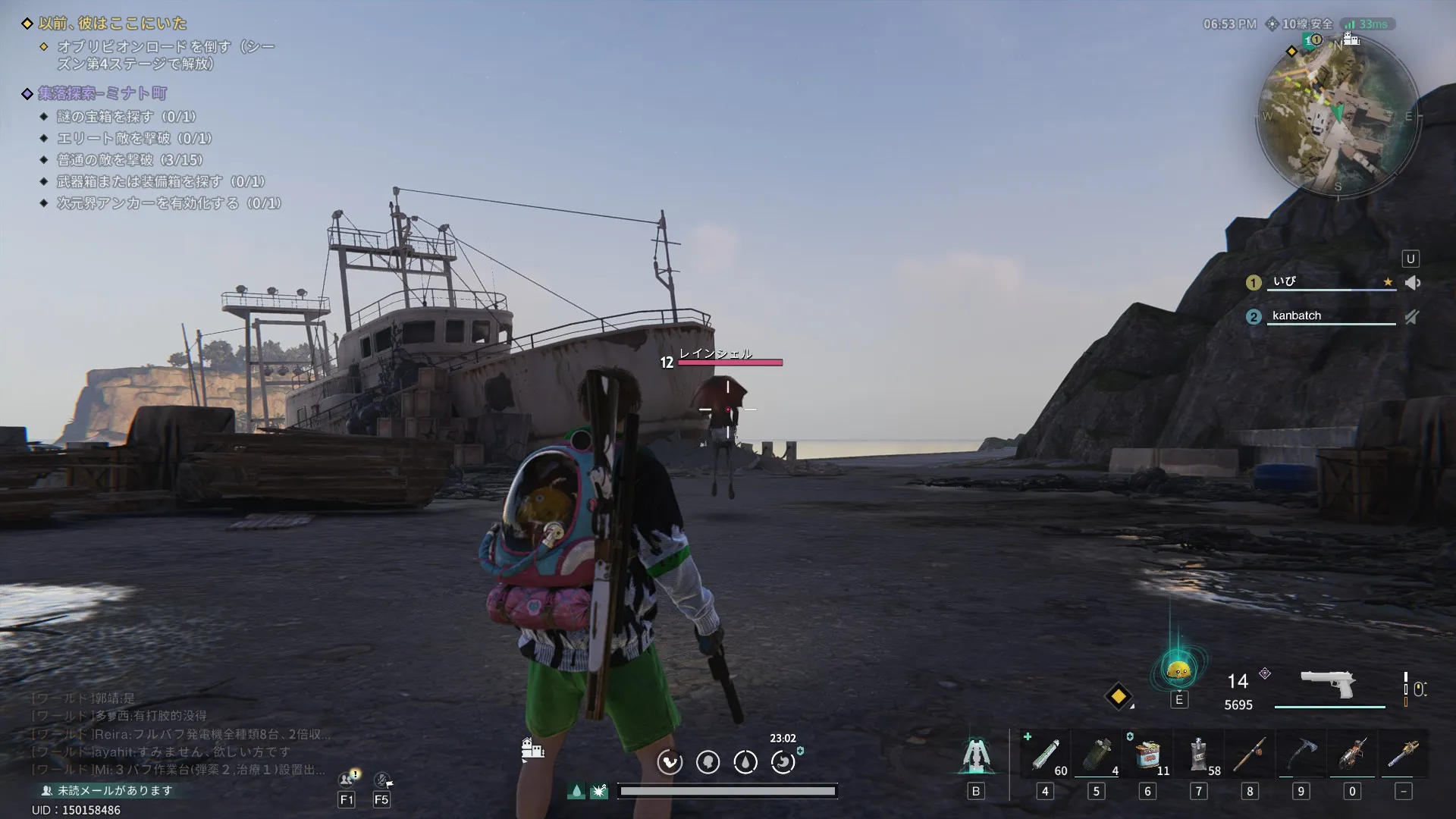
Task: Select the orange chainsaw tool slot
Action: coord(1352,755)
